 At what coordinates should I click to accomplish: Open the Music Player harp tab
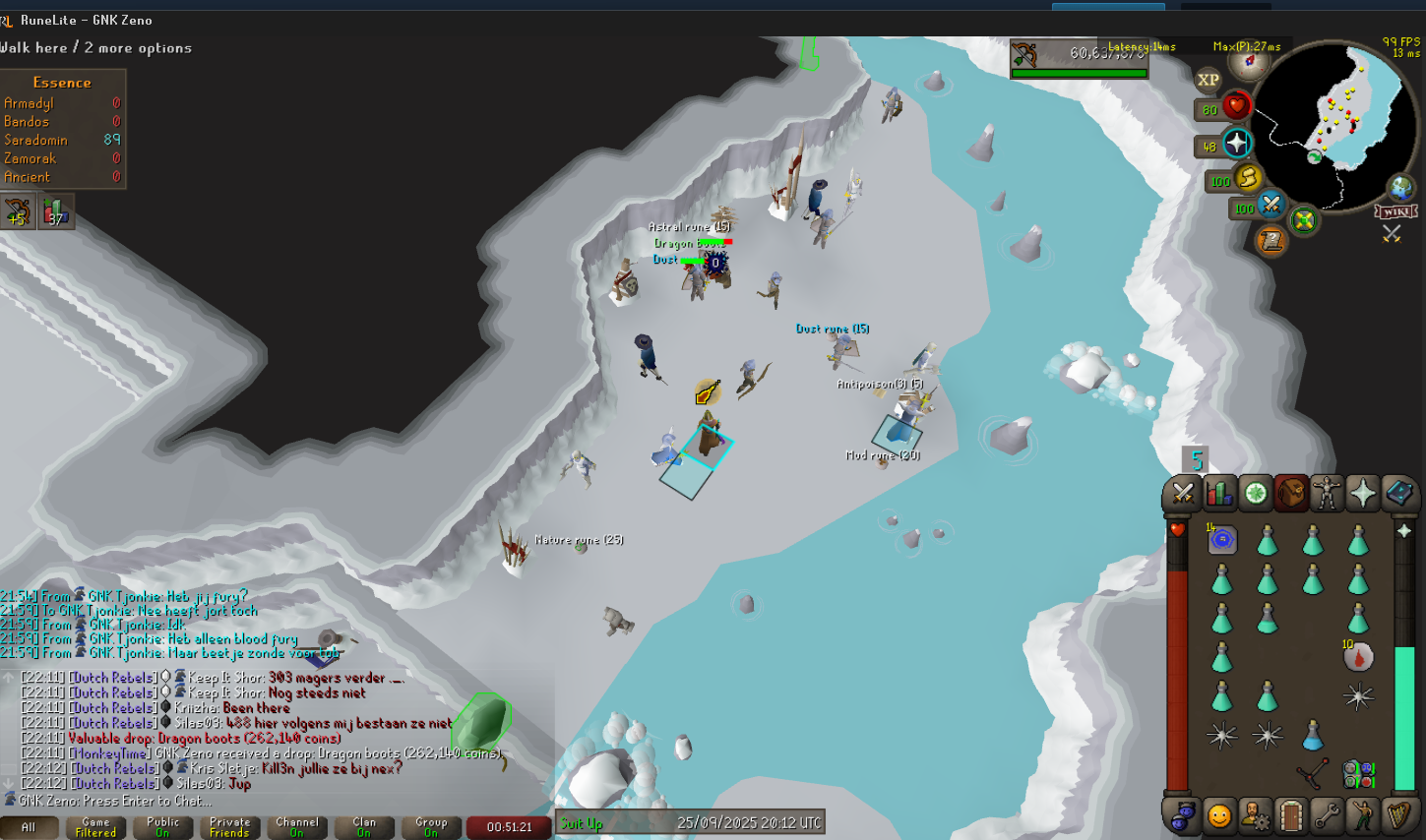click(1398, 815)
